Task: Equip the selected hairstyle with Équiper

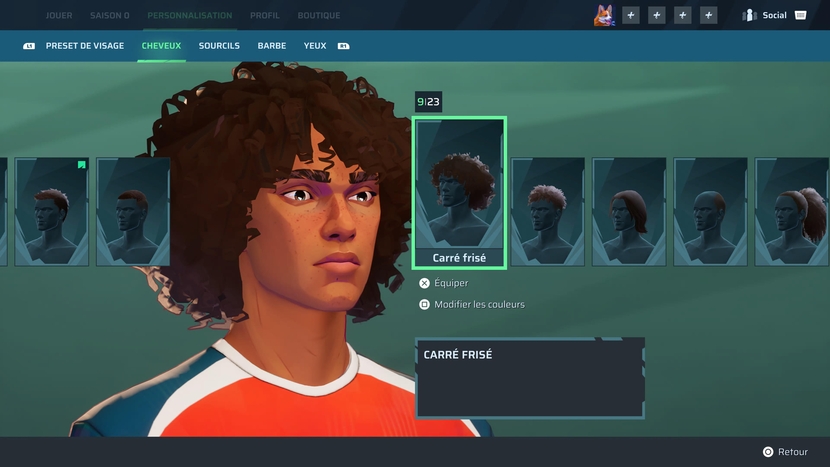Action: point(450,283)
